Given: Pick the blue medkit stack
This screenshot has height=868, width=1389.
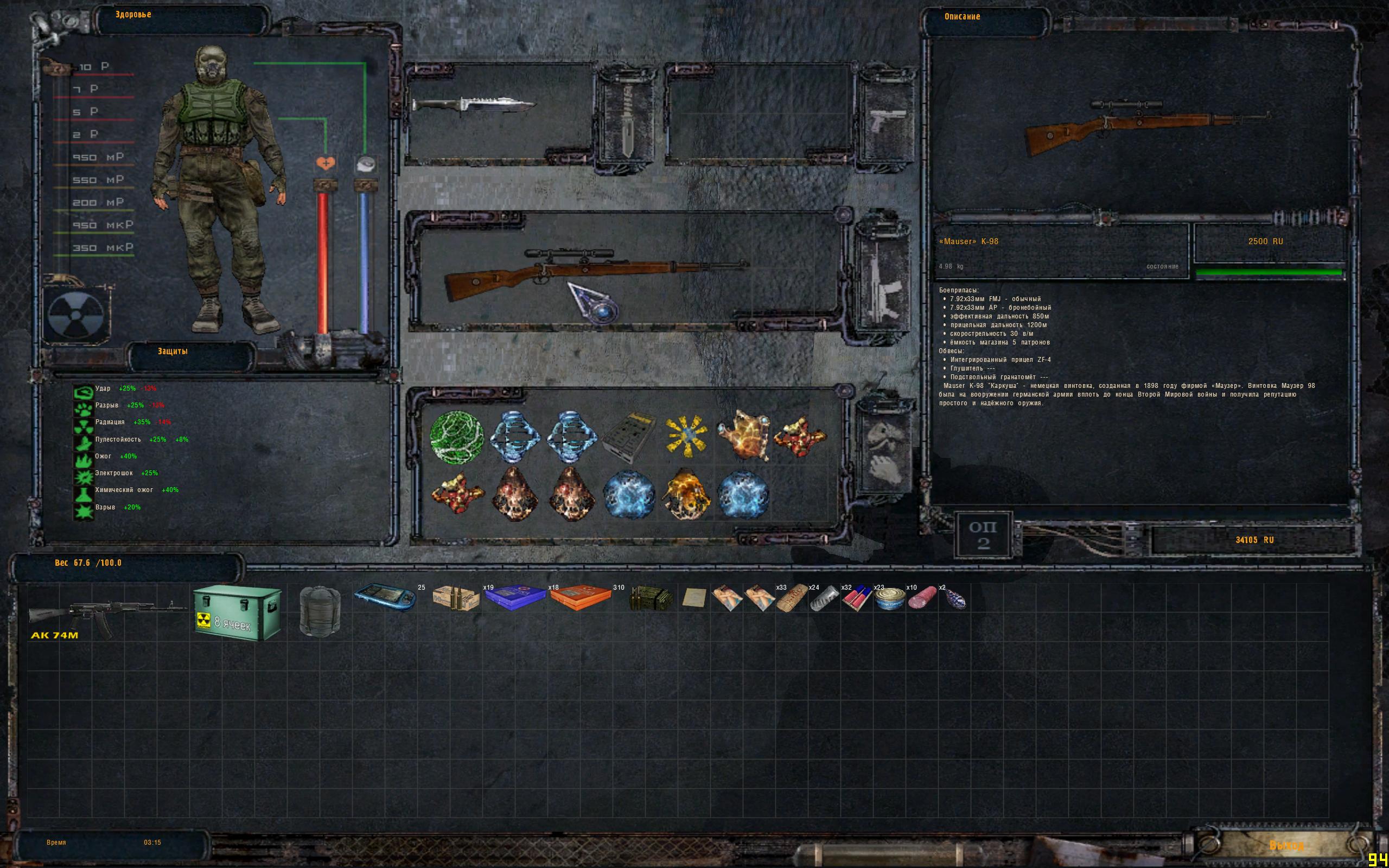Looking at the screenshot, I should click(515, 598).
